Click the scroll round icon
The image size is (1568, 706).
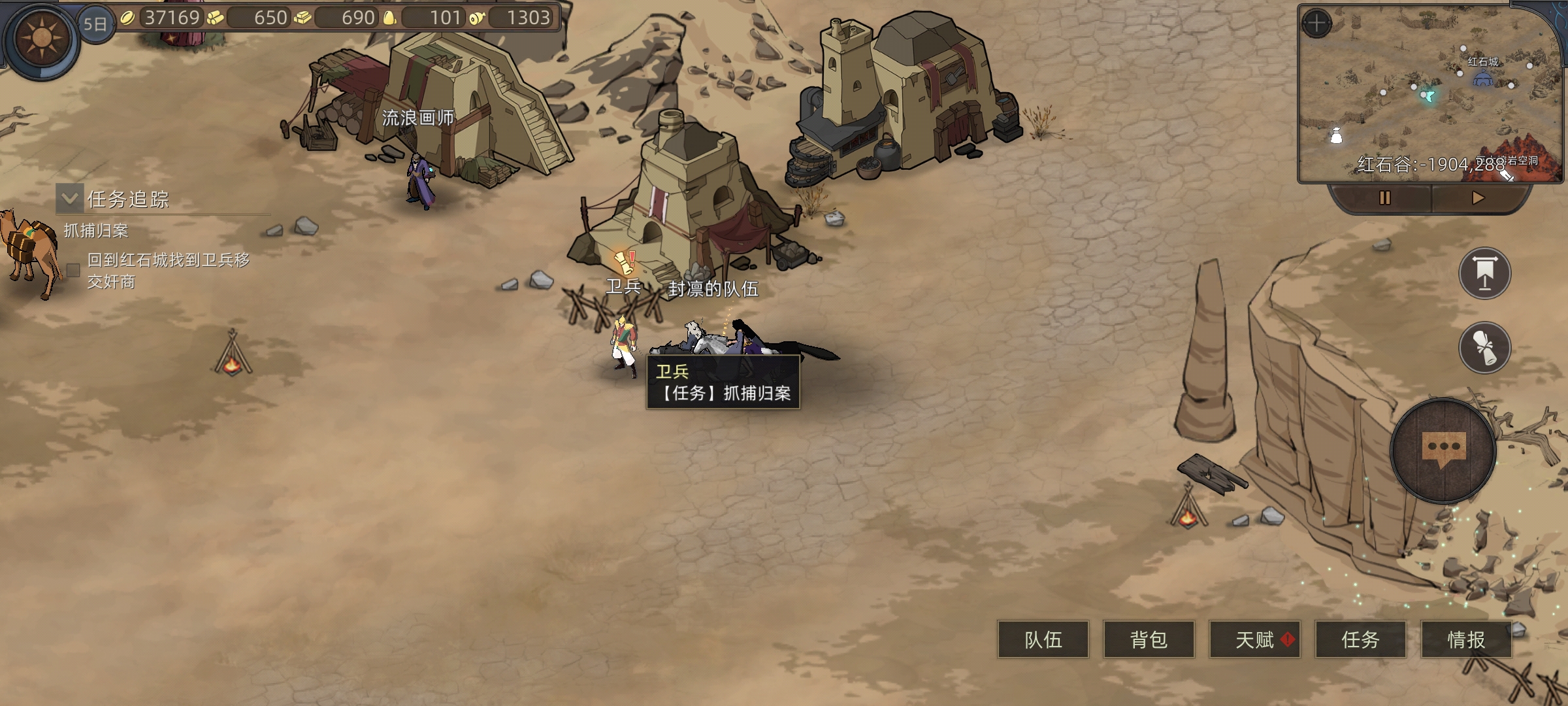tap(1484, 347)
